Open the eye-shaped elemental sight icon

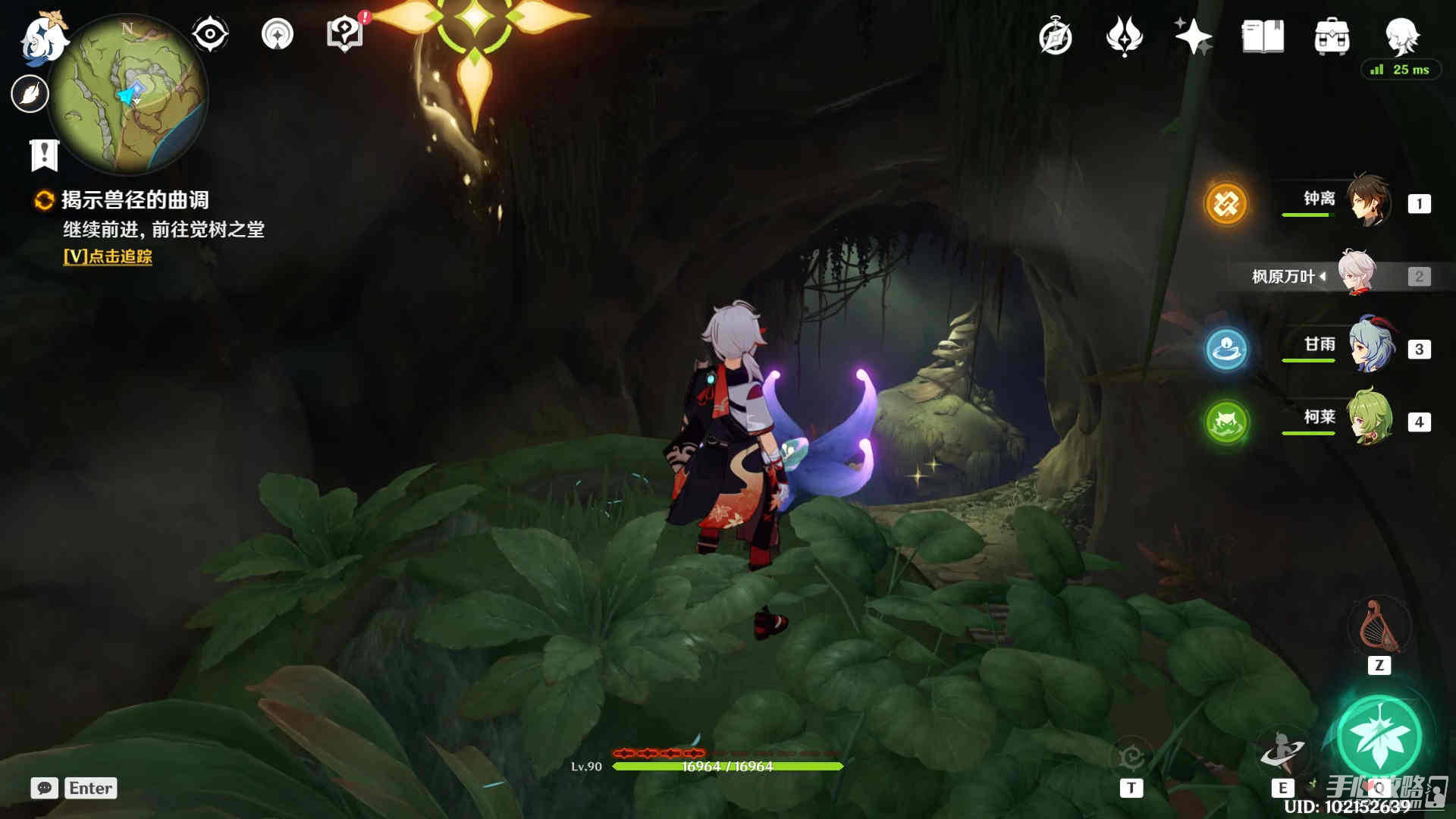pos(210,34)
